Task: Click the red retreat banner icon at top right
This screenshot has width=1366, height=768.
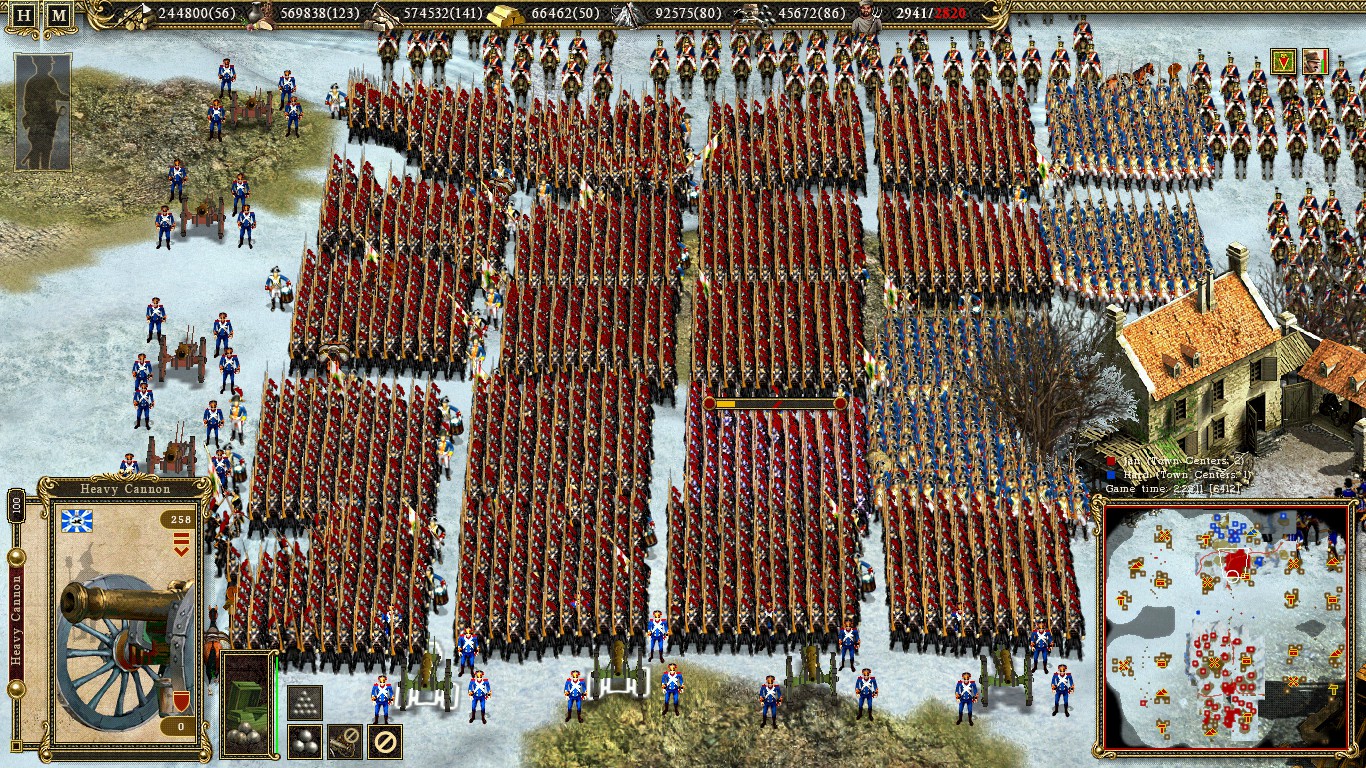Action: point(1283,61)
